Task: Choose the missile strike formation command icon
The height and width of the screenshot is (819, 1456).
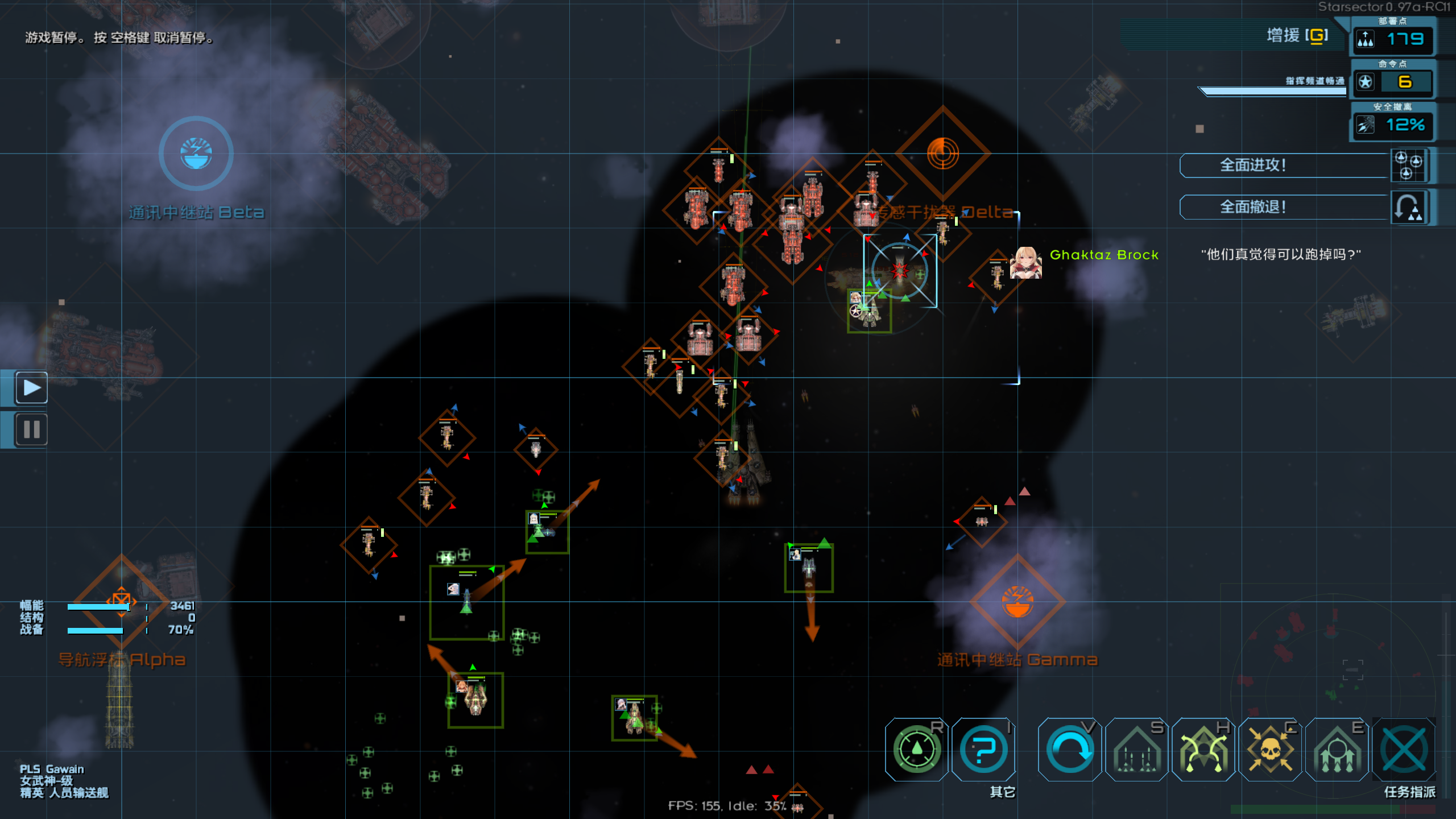Action: [1136, 750]
